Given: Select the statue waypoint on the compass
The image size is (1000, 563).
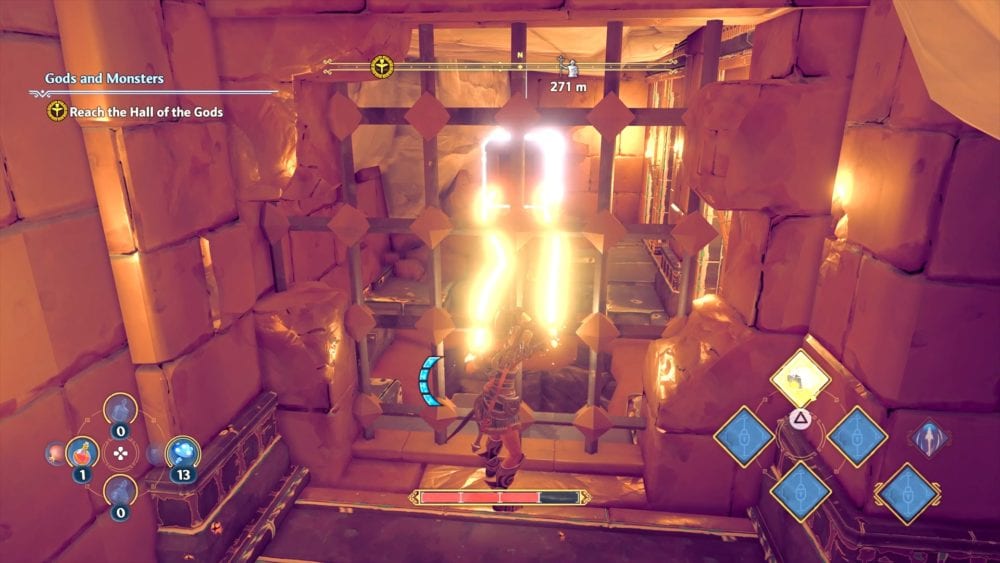Looking at the screenshot, I should tap(565, 67).
